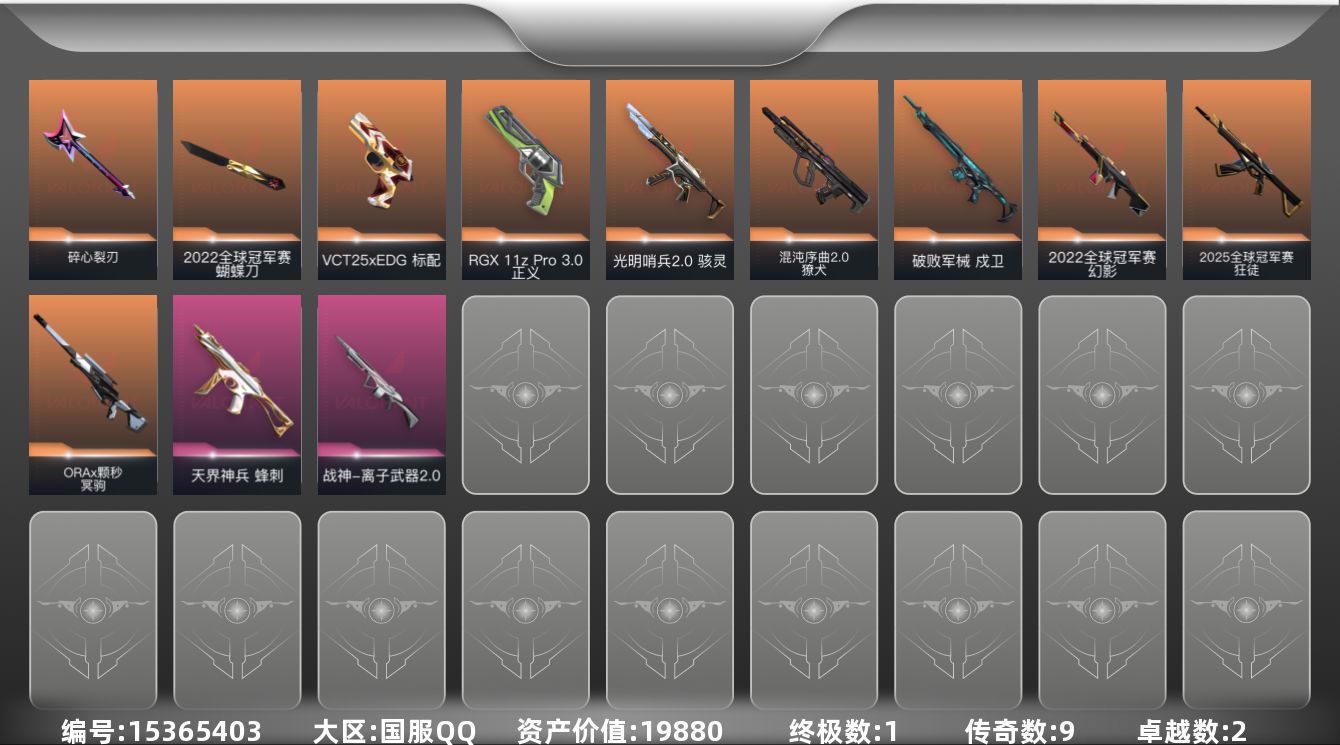Select the 大区:国服QQ server label
Screen dimensions: 1340x745
[394, 731]
